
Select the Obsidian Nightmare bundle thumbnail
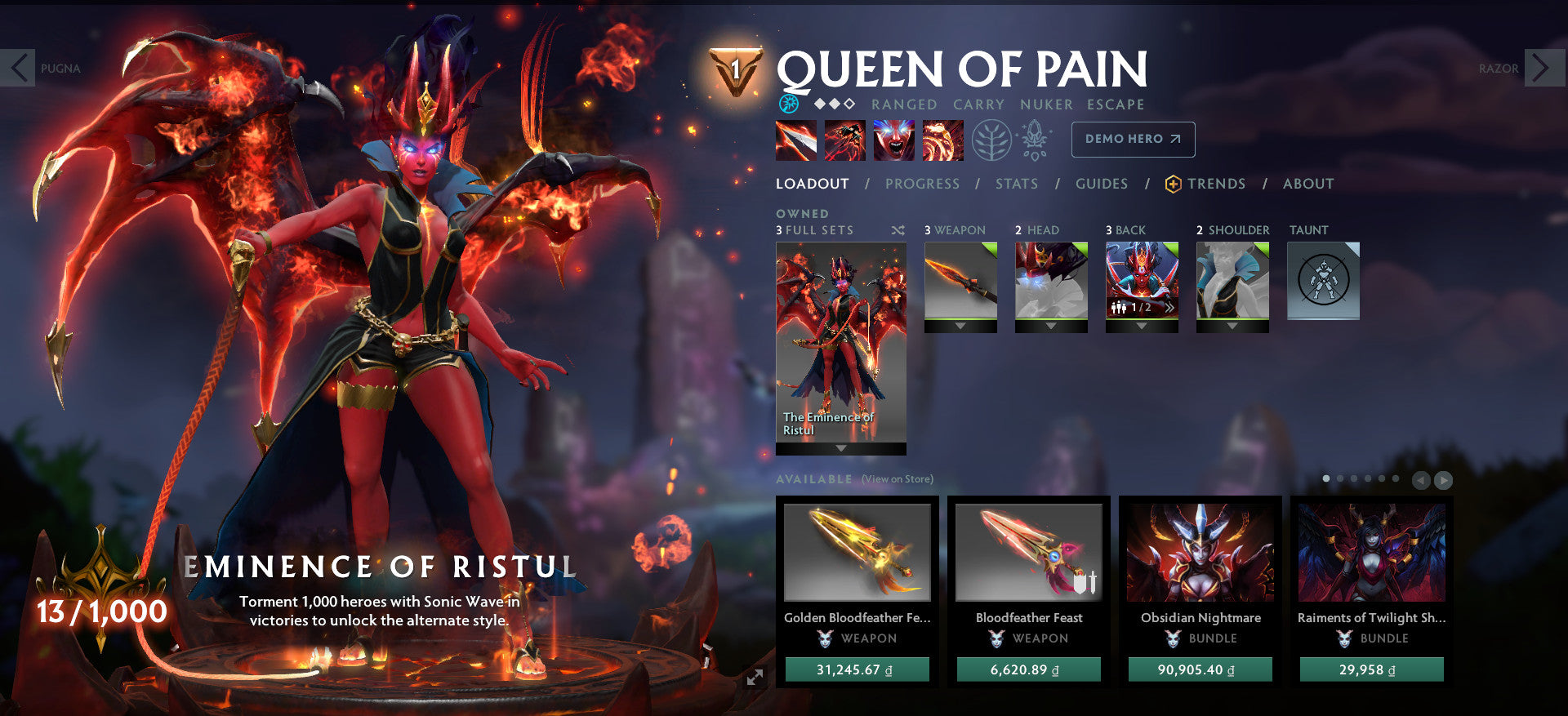[x=1200, y=552]
